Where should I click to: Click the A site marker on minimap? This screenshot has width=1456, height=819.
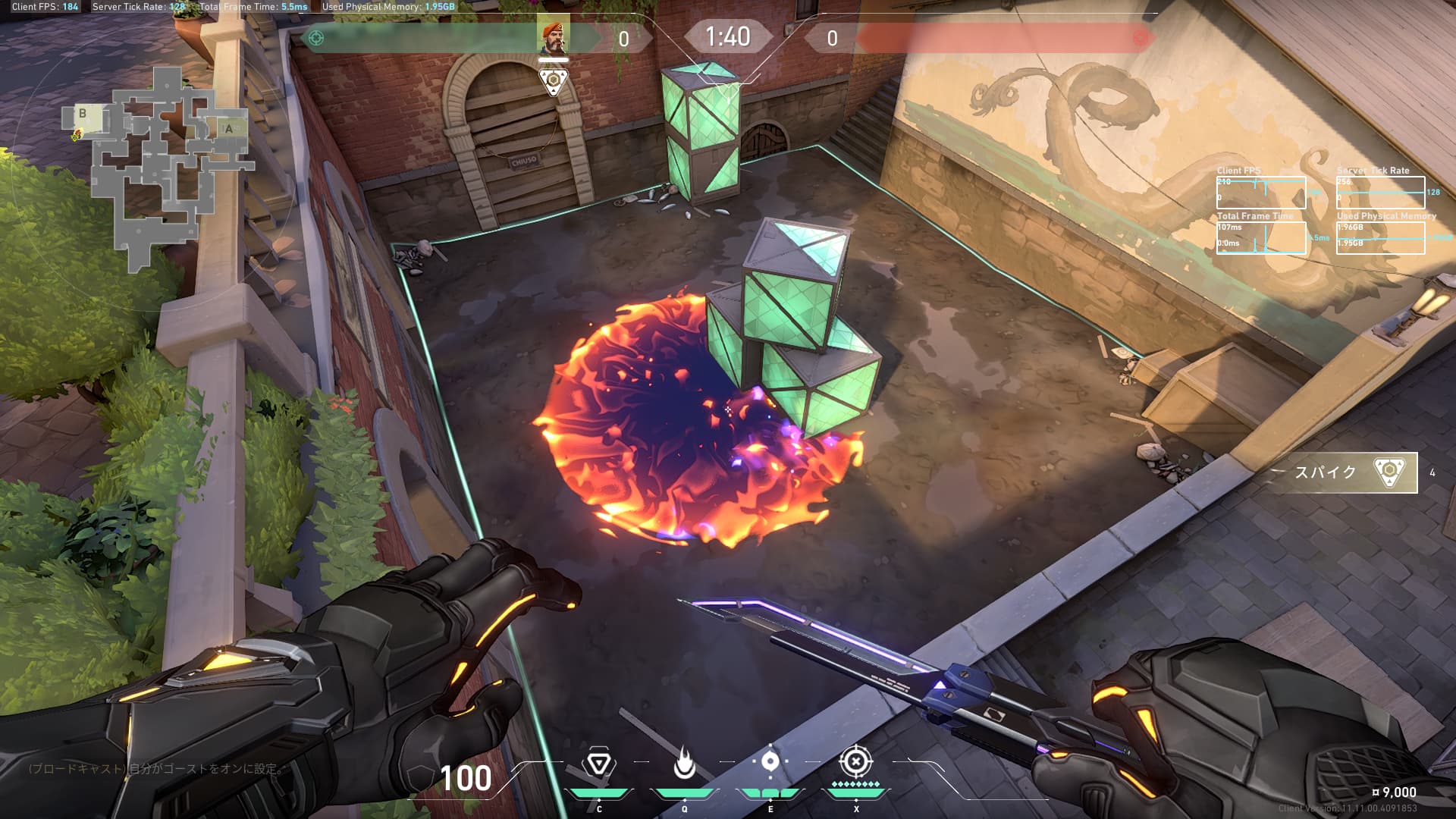click(228, 129)
